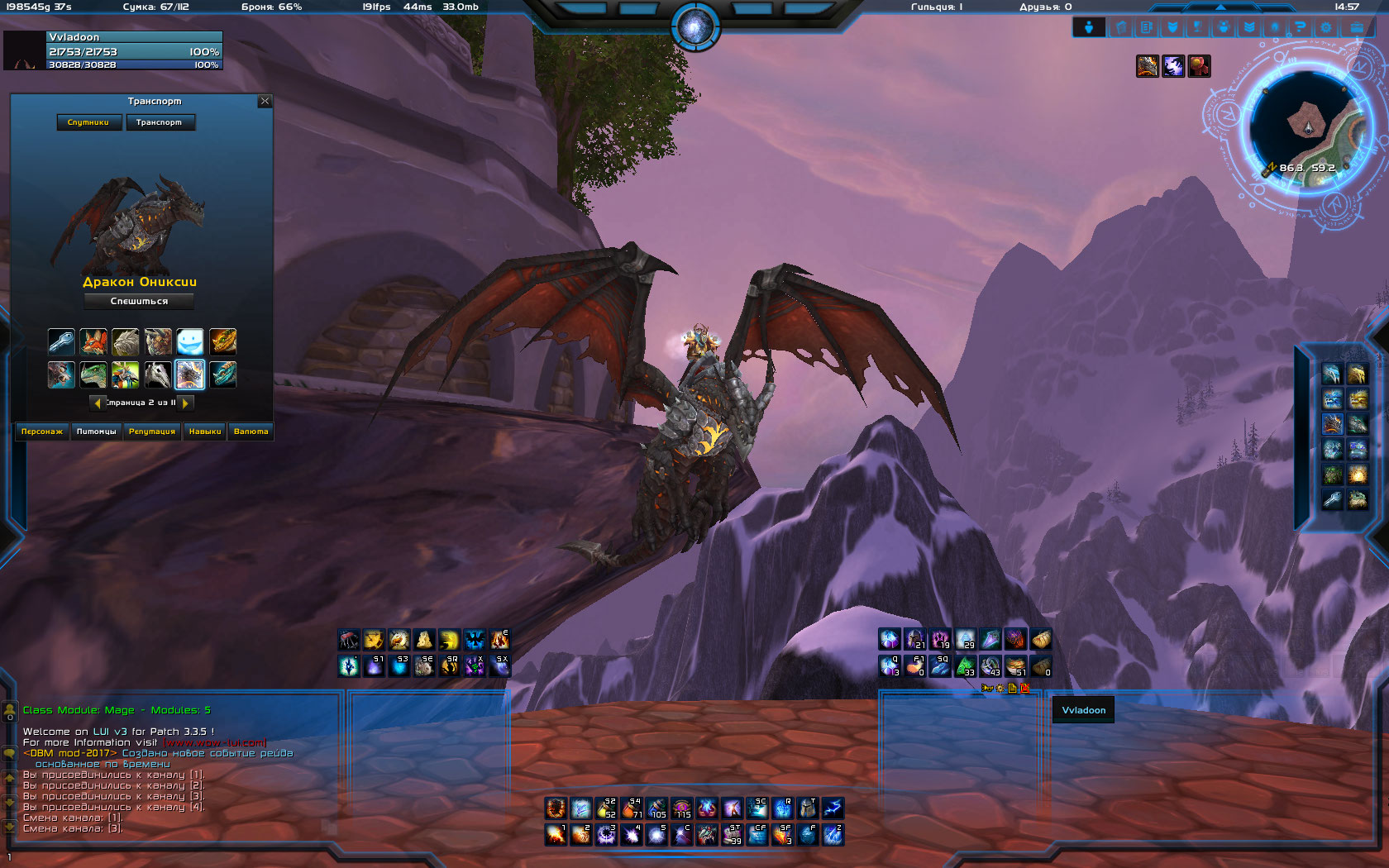This screenshot has width=1389, height=868.
Task: Choose the red fox mount icon
Action: click(93, 341)
